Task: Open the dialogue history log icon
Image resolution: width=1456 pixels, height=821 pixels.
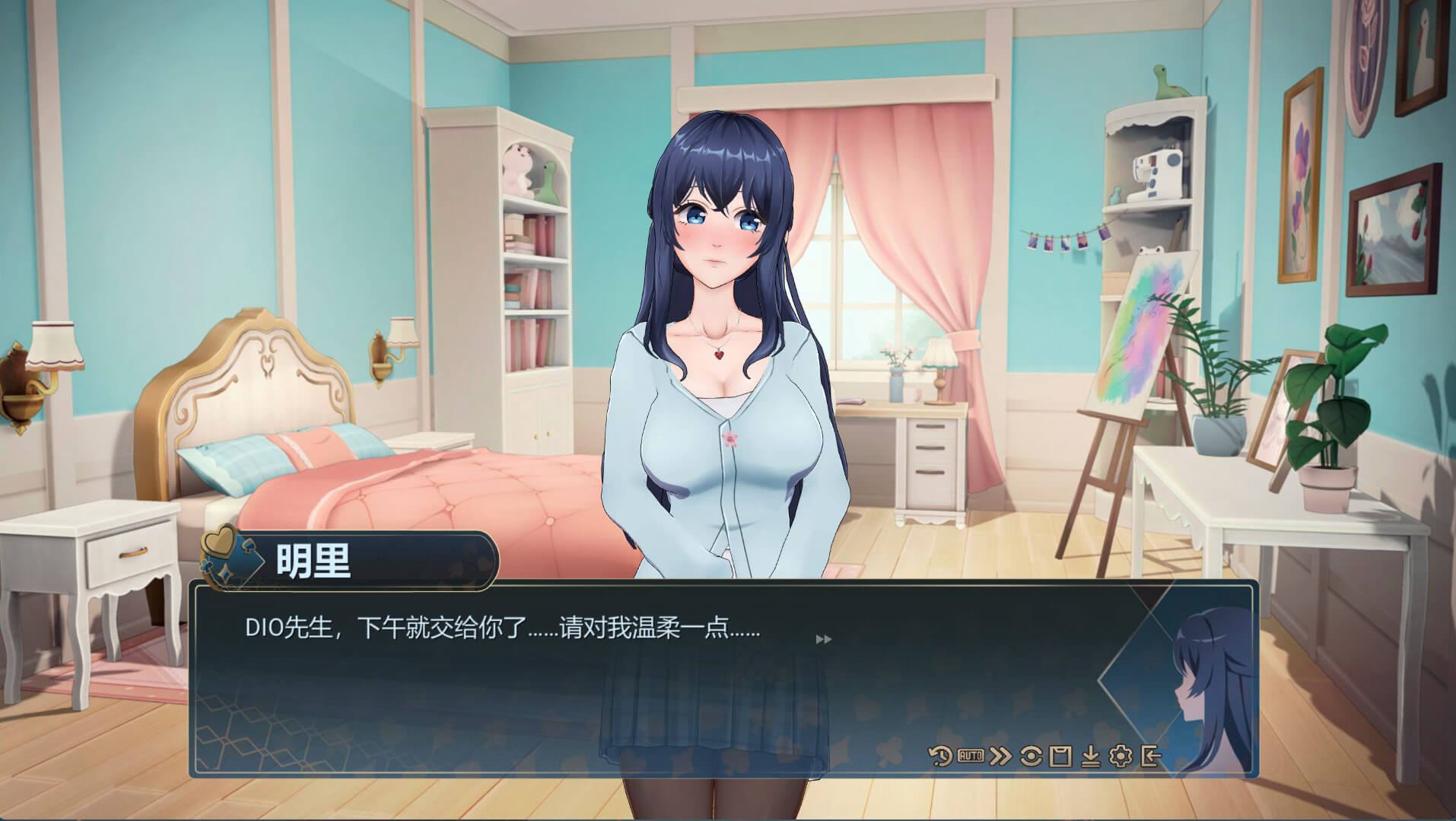Action: (940, 756)
